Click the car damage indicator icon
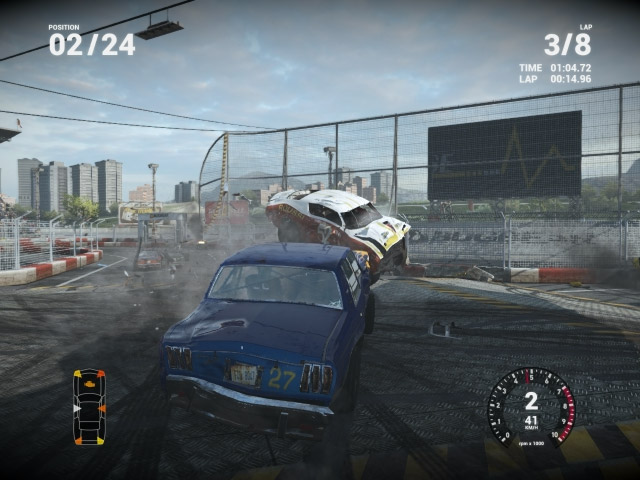640x480 pixels. tap(89, 407)
